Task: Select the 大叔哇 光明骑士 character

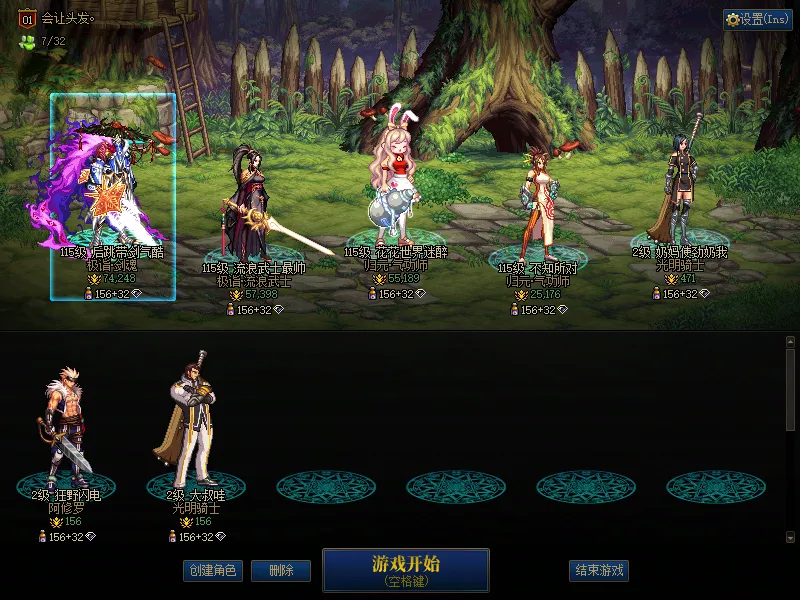Action: 195,425
